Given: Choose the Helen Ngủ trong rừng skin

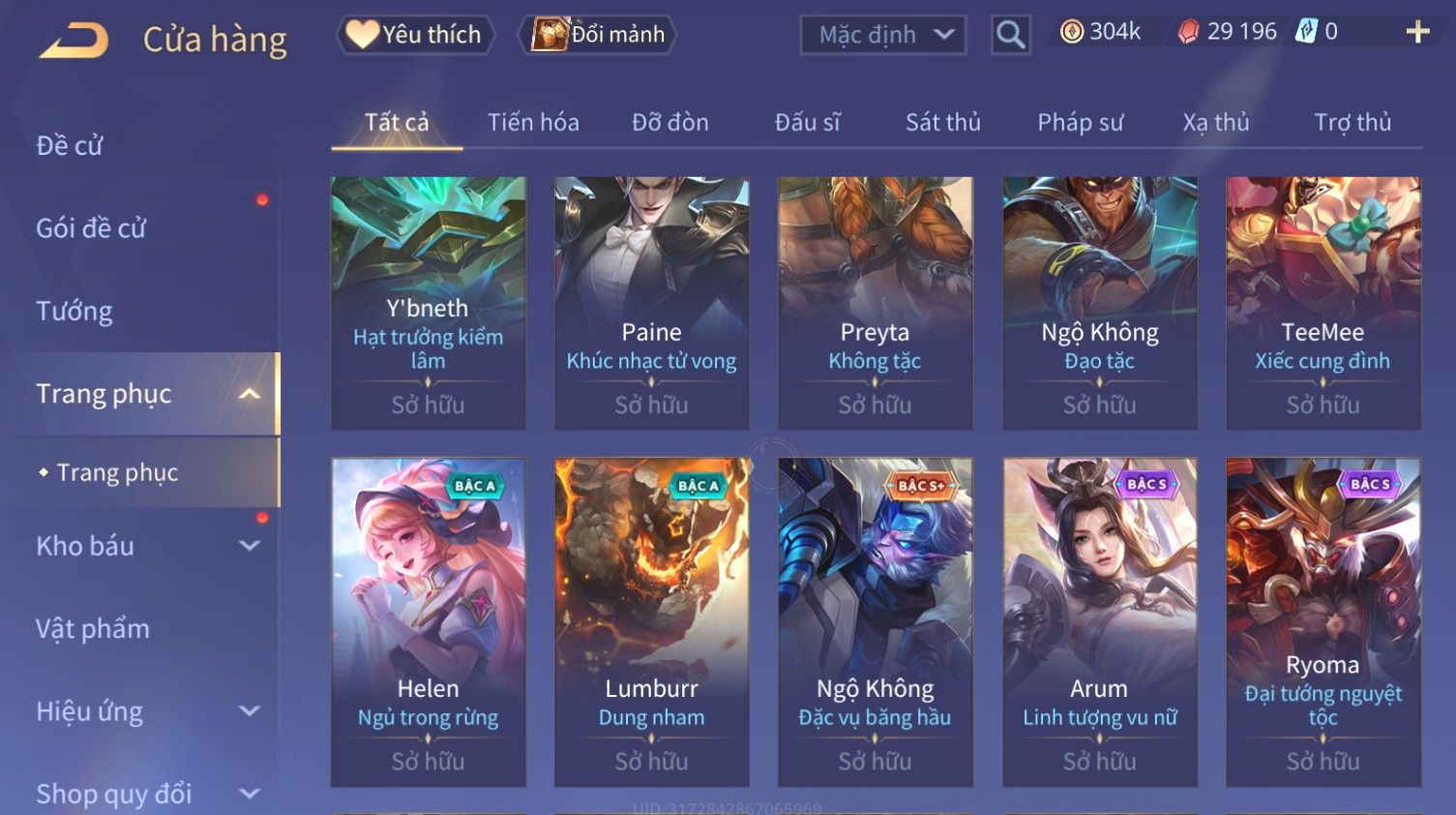Looking at the screenshot, I should pos(428,621).
